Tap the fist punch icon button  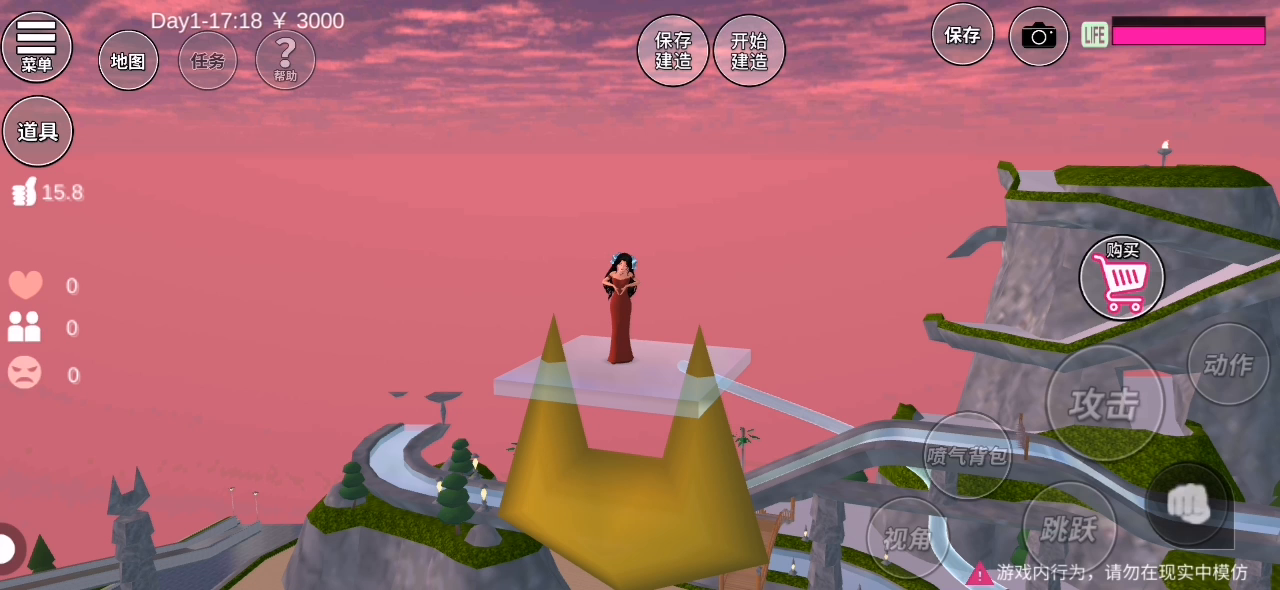[1187, 506]
